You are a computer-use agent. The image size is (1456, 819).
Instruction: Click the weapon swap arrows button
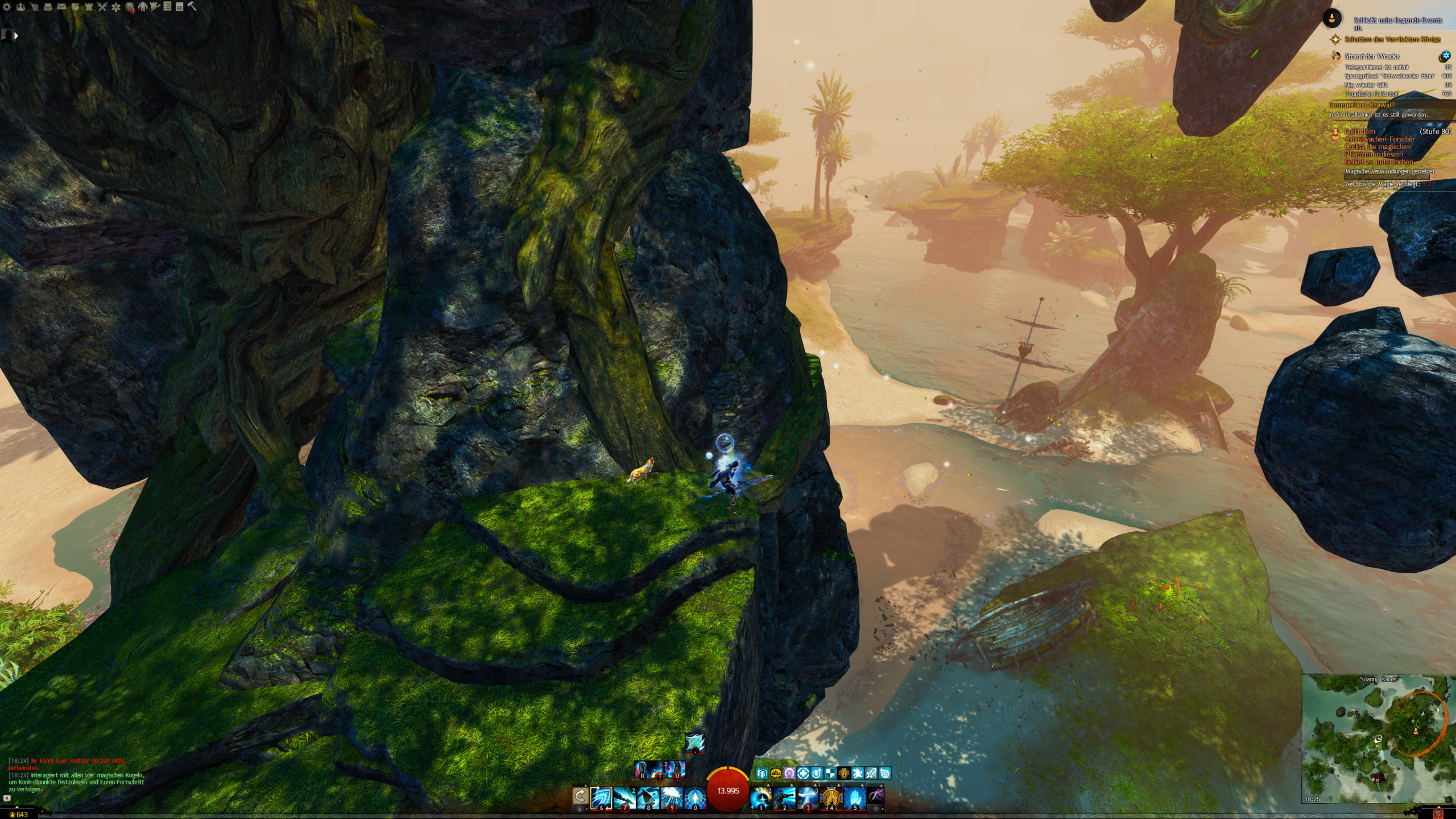pyautogui.click(x=580, y=796)
